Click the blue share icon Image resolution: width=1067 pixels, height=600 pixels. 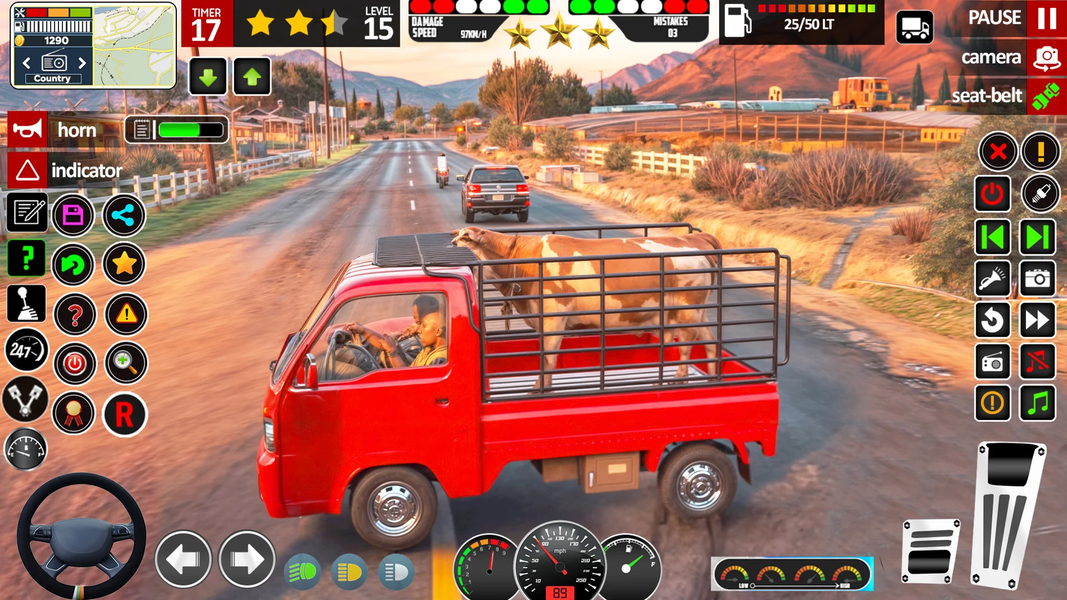click(x=124, y=214)
